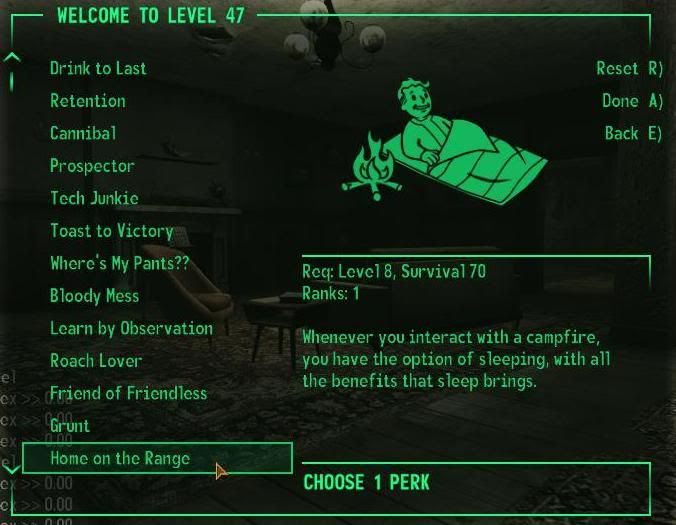Click the perk list up arrow
Viewport: 676px width, 525px height.
(12, 58)
